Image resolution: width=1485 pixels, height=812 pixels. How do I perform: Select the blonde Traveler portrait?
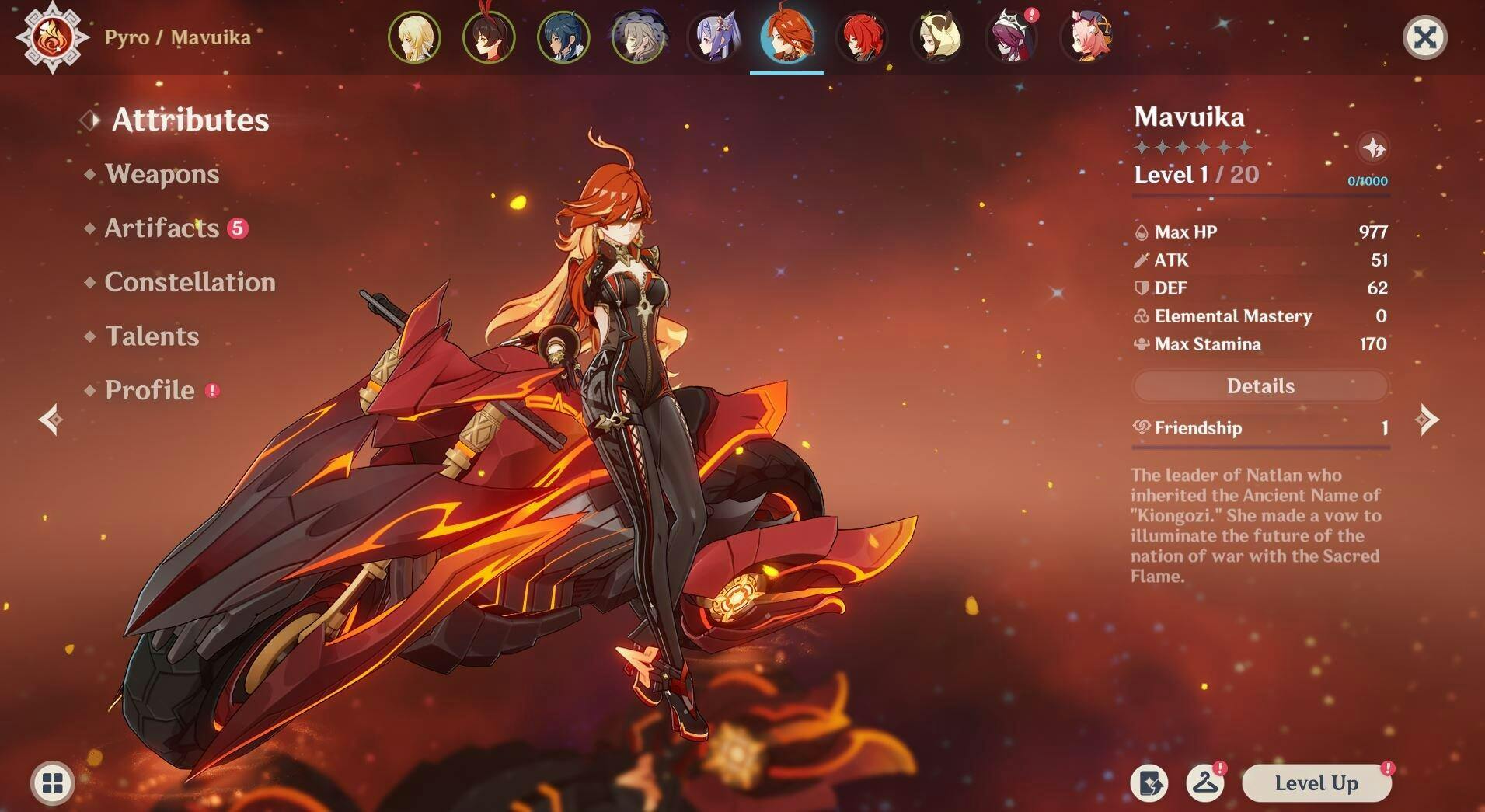pyautogui.click(x=414, y=37)
